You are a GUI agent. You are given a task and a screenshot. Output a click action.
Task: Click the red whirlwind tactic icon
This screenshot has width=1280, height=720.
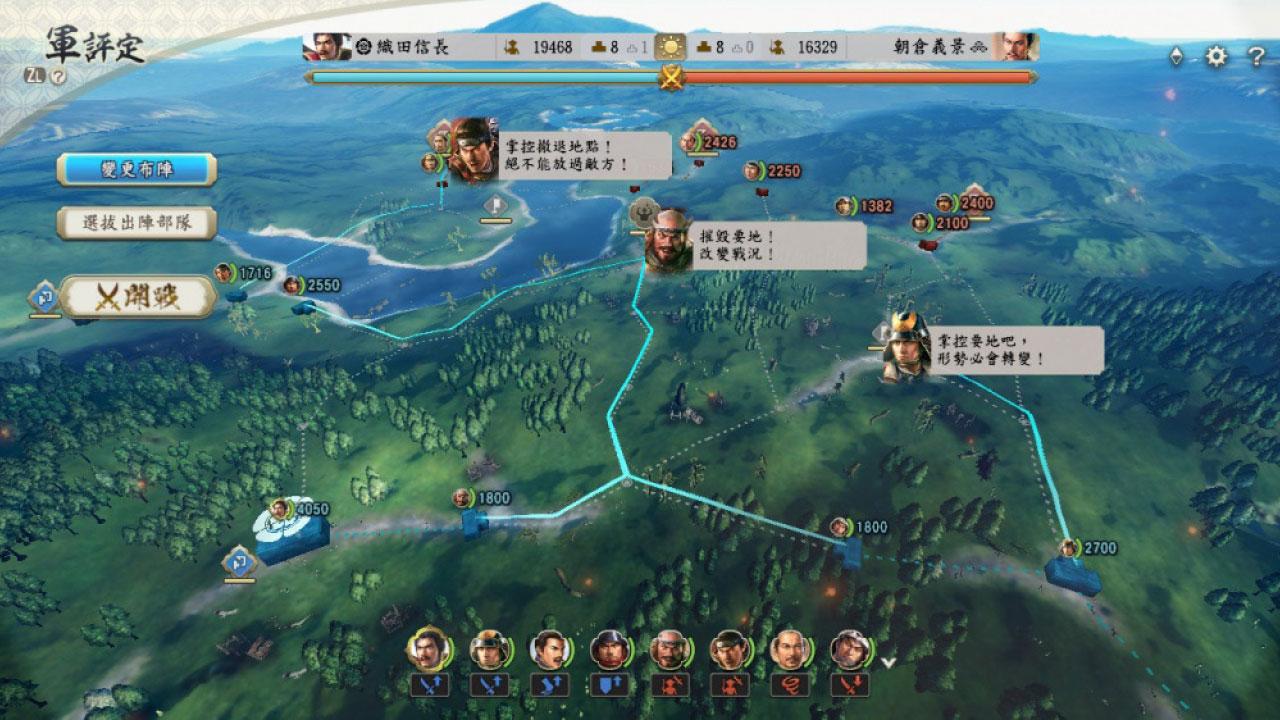point(789,685)
